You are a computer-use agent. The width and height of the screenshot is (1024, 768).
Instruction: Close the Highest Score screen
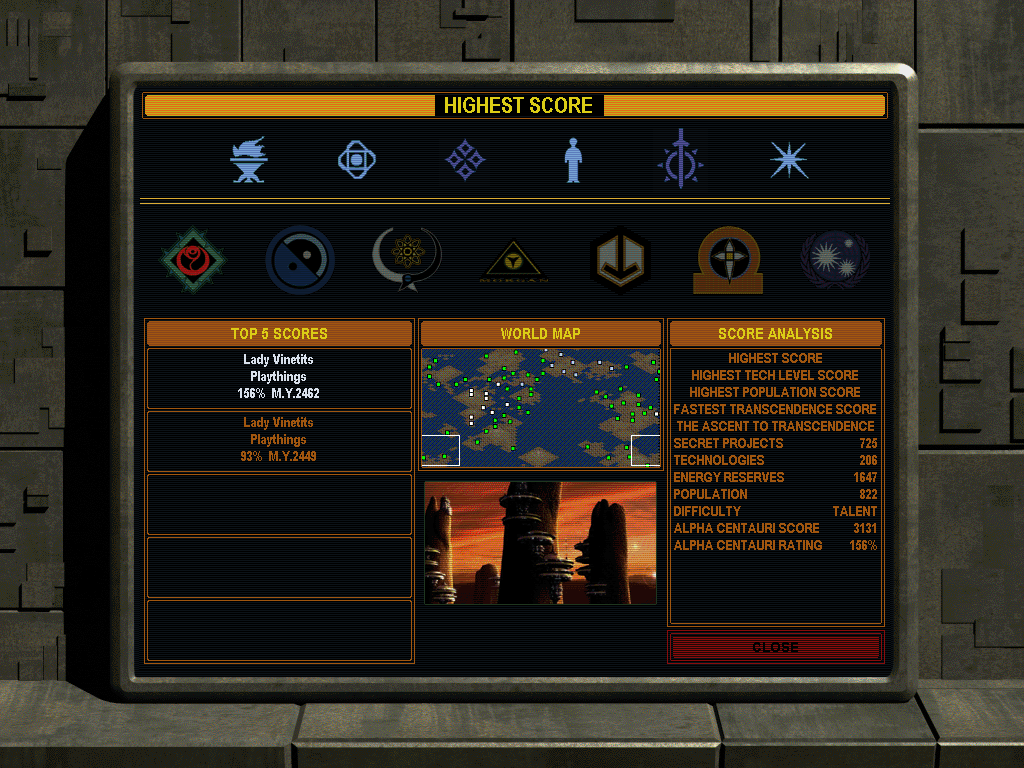775,647
